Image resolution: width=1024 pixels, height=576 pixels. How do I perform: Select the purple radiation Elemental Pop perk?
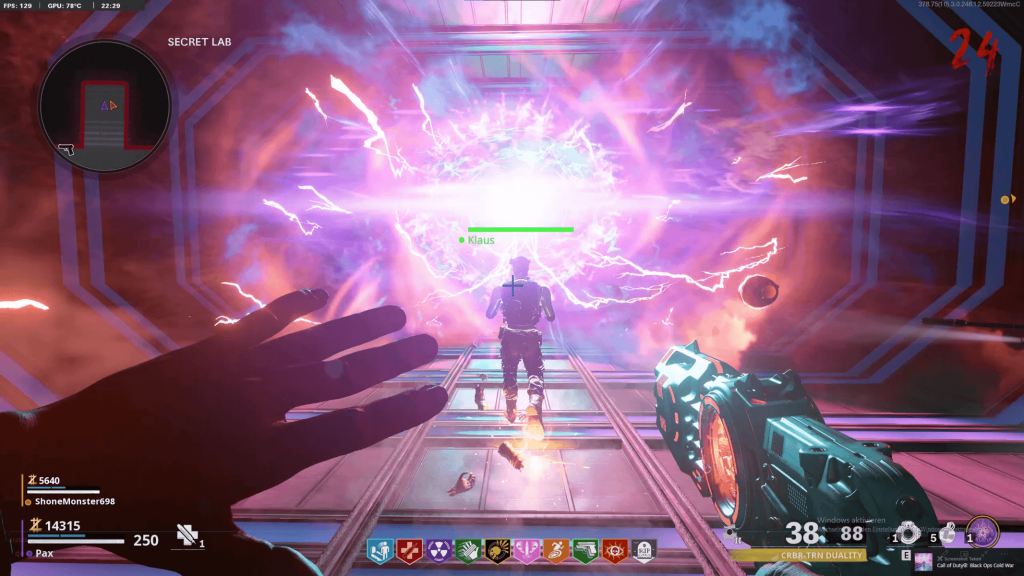[x=438, y=549]
